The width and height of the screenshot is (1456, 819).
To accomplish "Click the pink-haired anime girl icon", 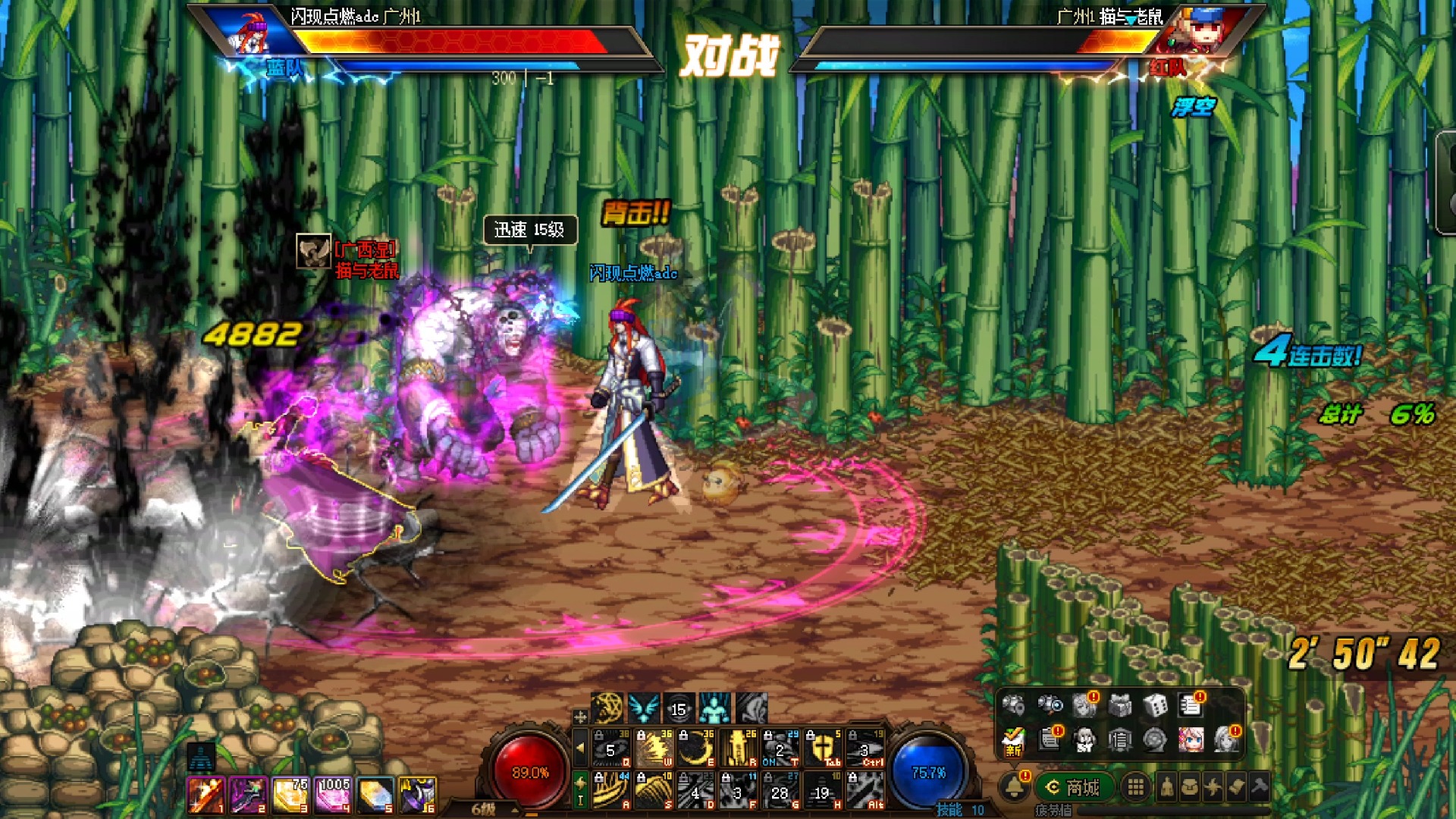I will click(x=1191, y=739).
